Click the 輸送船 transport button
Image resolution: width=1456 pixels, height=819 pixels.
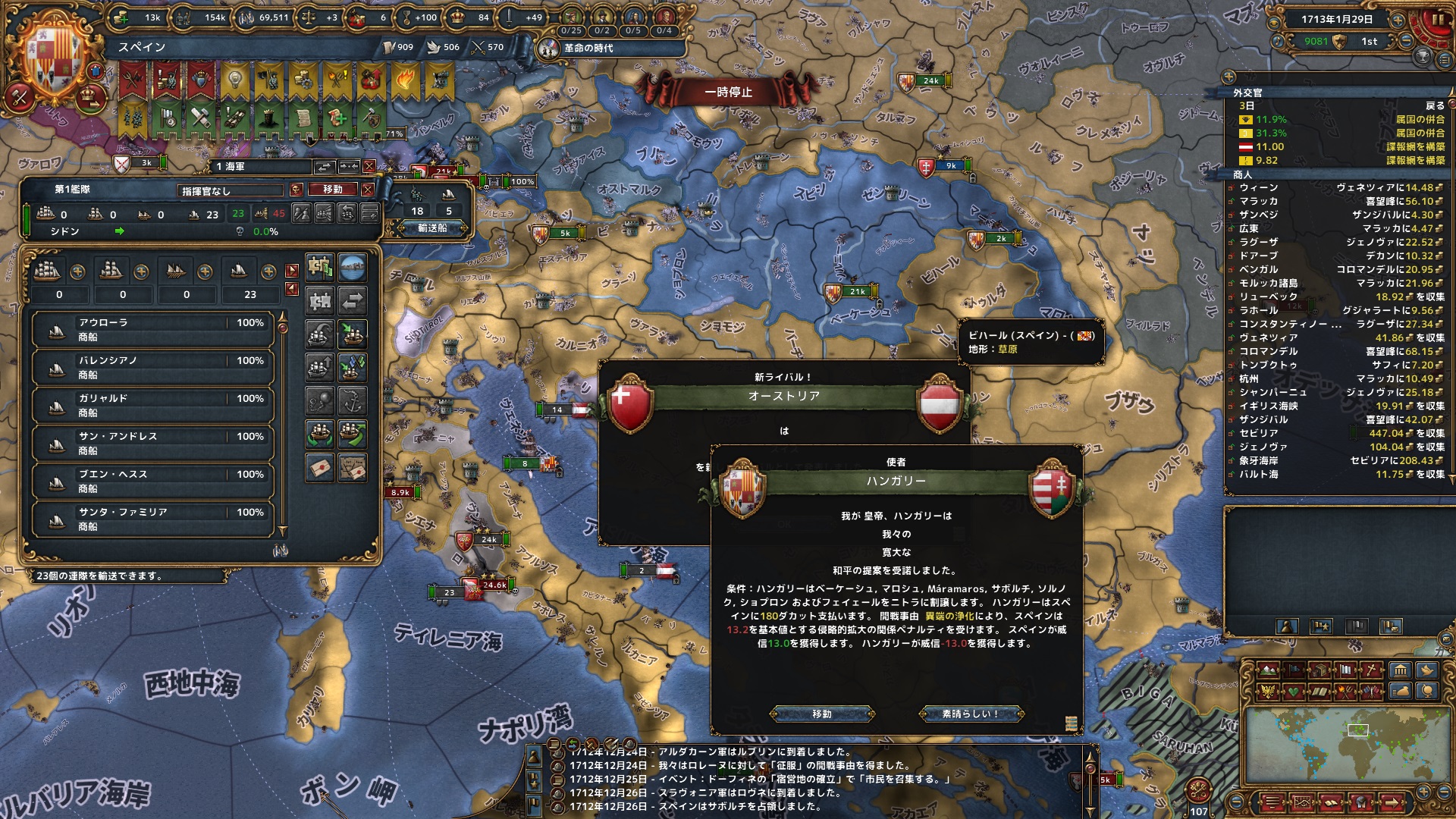pos(432,227)
